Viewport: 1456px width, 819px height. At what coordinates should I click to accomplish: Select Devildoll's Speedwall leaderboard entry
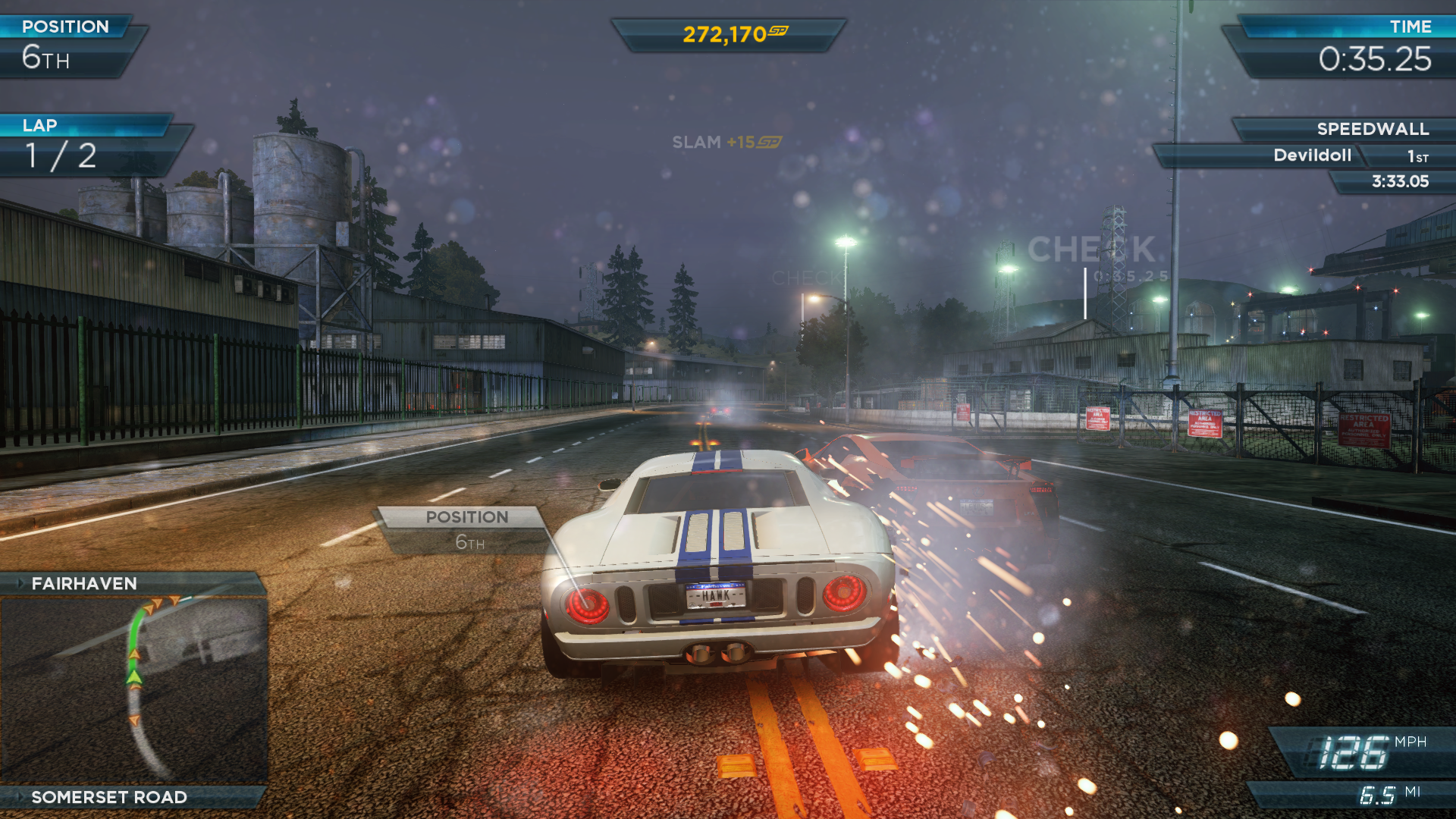point(1312,155)
